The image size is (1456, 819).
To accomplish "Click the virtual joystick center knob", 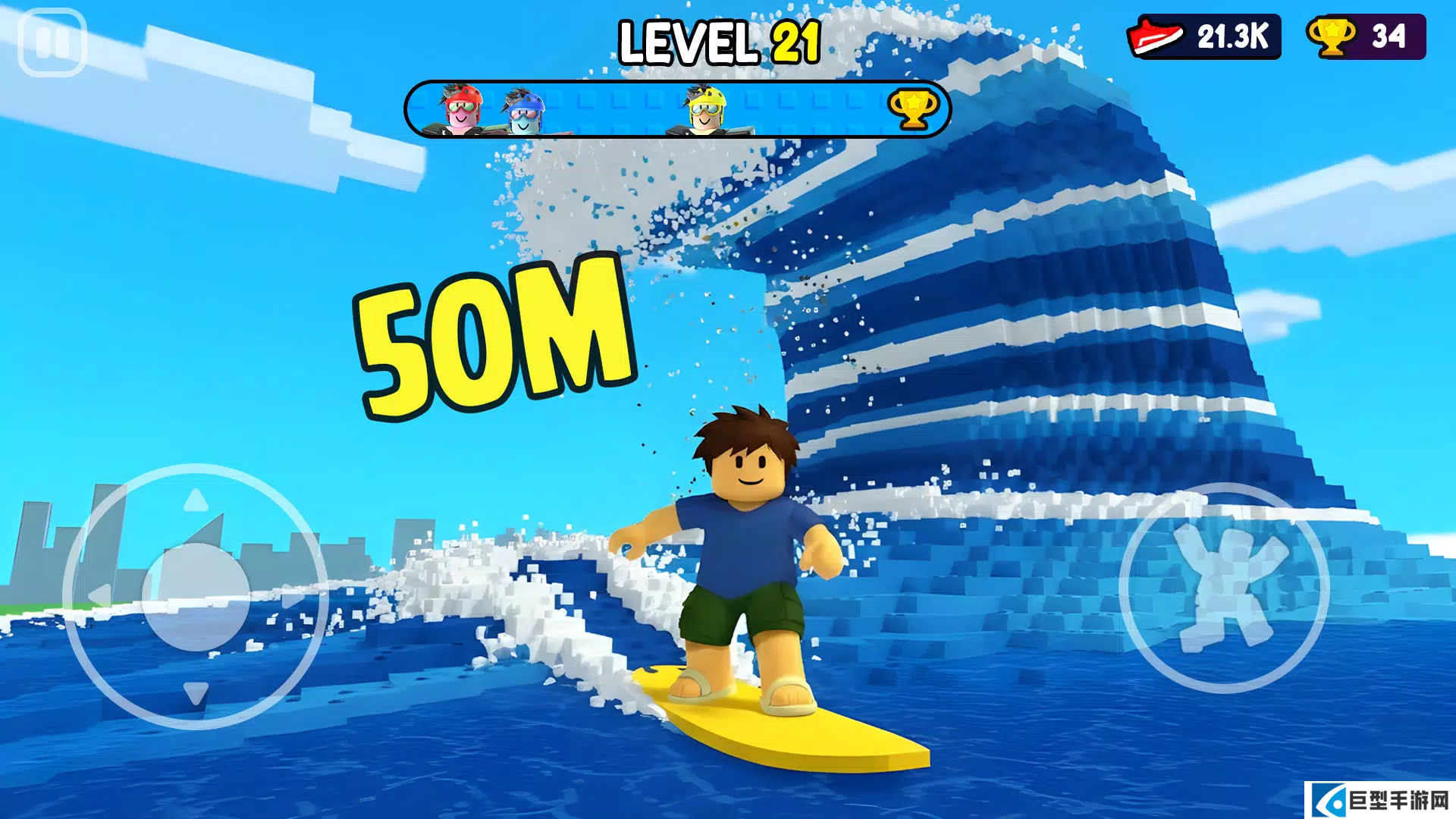I will [x=196, y=596].
